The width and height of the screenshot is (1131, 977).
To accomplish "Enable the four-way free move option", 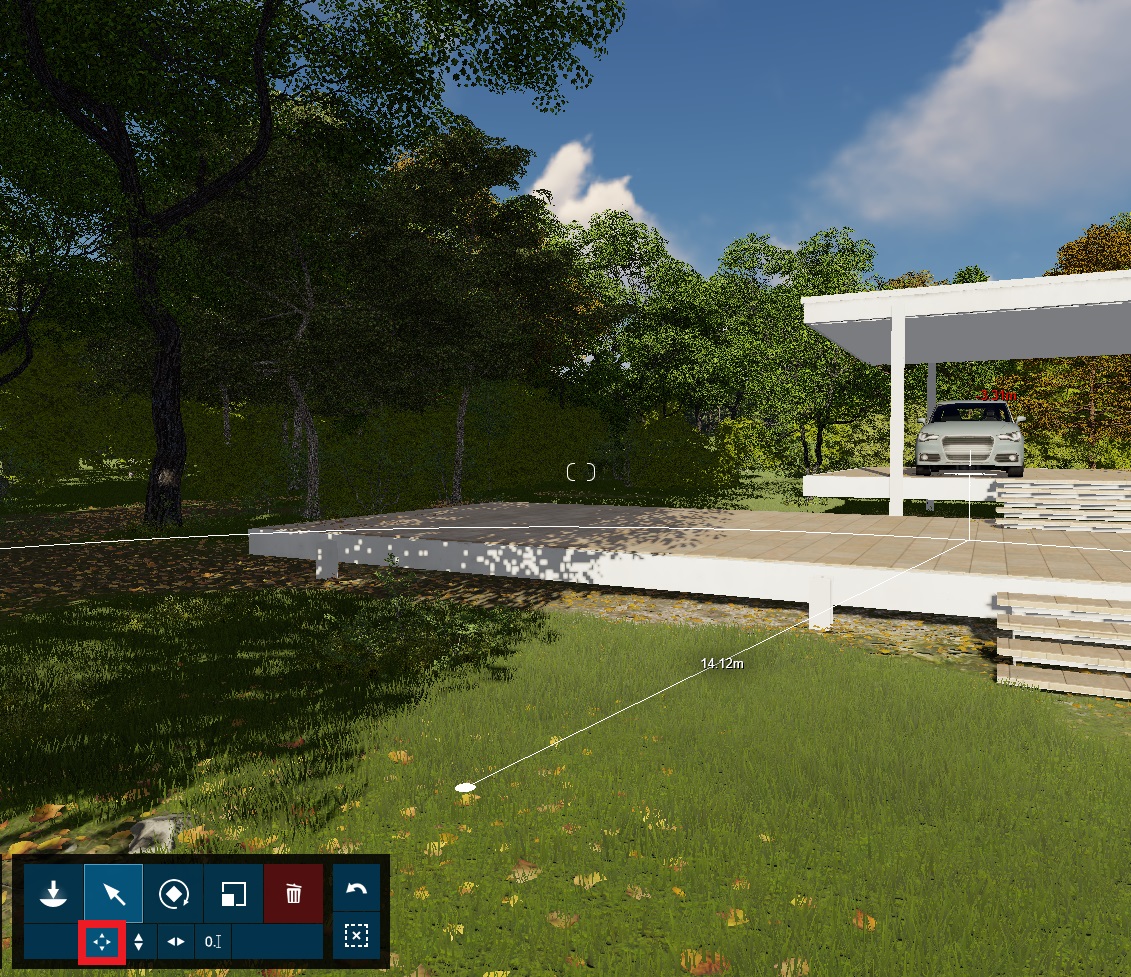I will click(102, 942).
